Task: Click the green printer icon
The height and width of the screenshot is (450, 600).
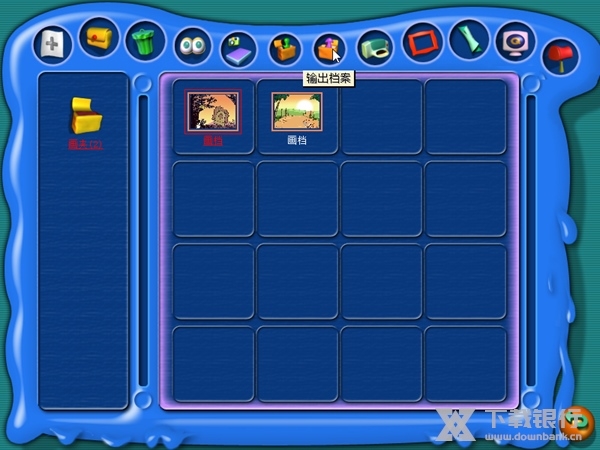Action: click(374, 46)
